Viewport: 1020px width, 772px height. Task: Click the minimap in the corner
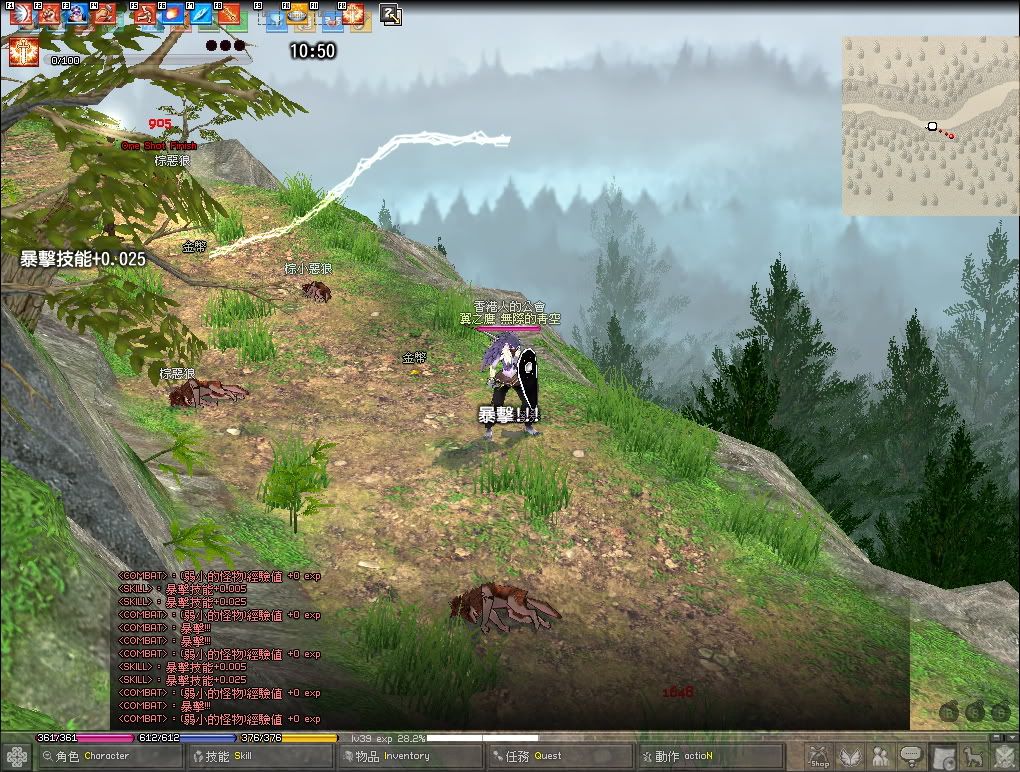click(x=930, y=127)
